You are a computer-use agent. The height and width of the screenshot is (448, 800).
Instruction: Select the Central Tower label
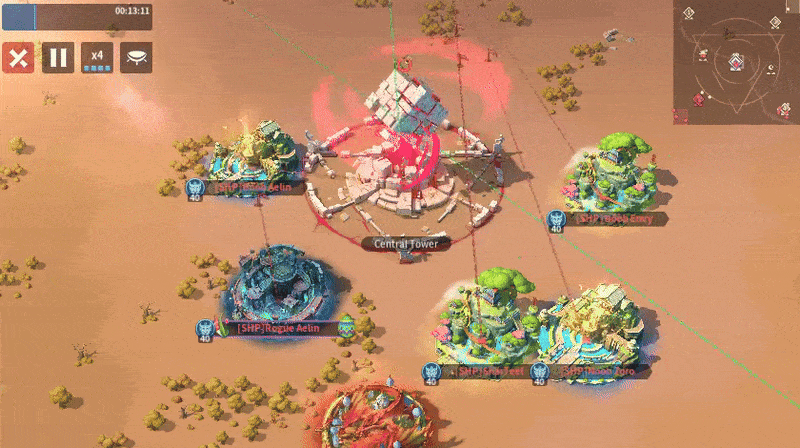tap(405, 243)
